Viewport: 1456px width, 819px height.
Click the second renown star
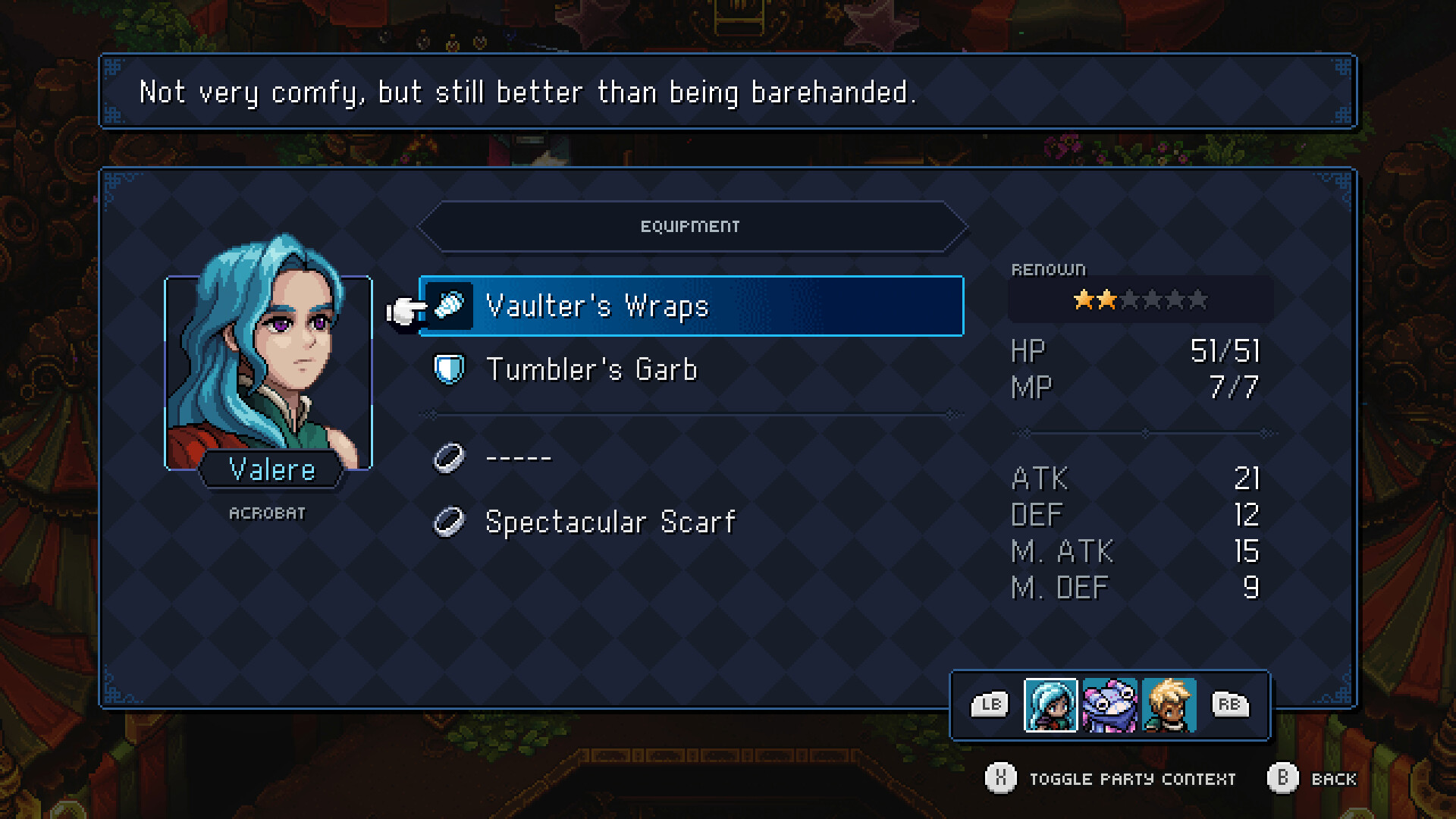(x=1108, y=300)
